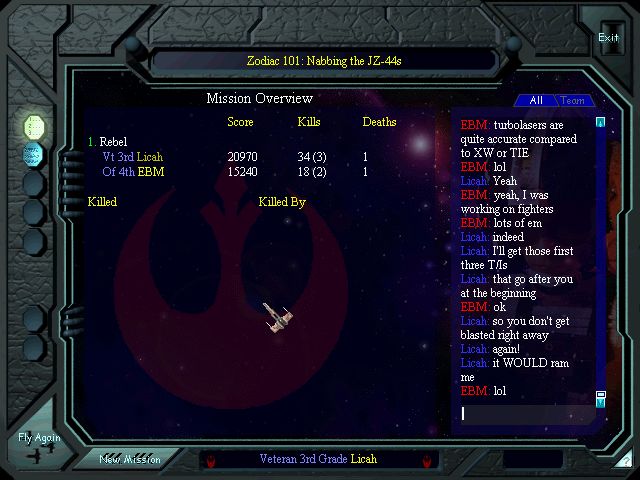
Task: Switch chat to the All tab
Action: 536,100
